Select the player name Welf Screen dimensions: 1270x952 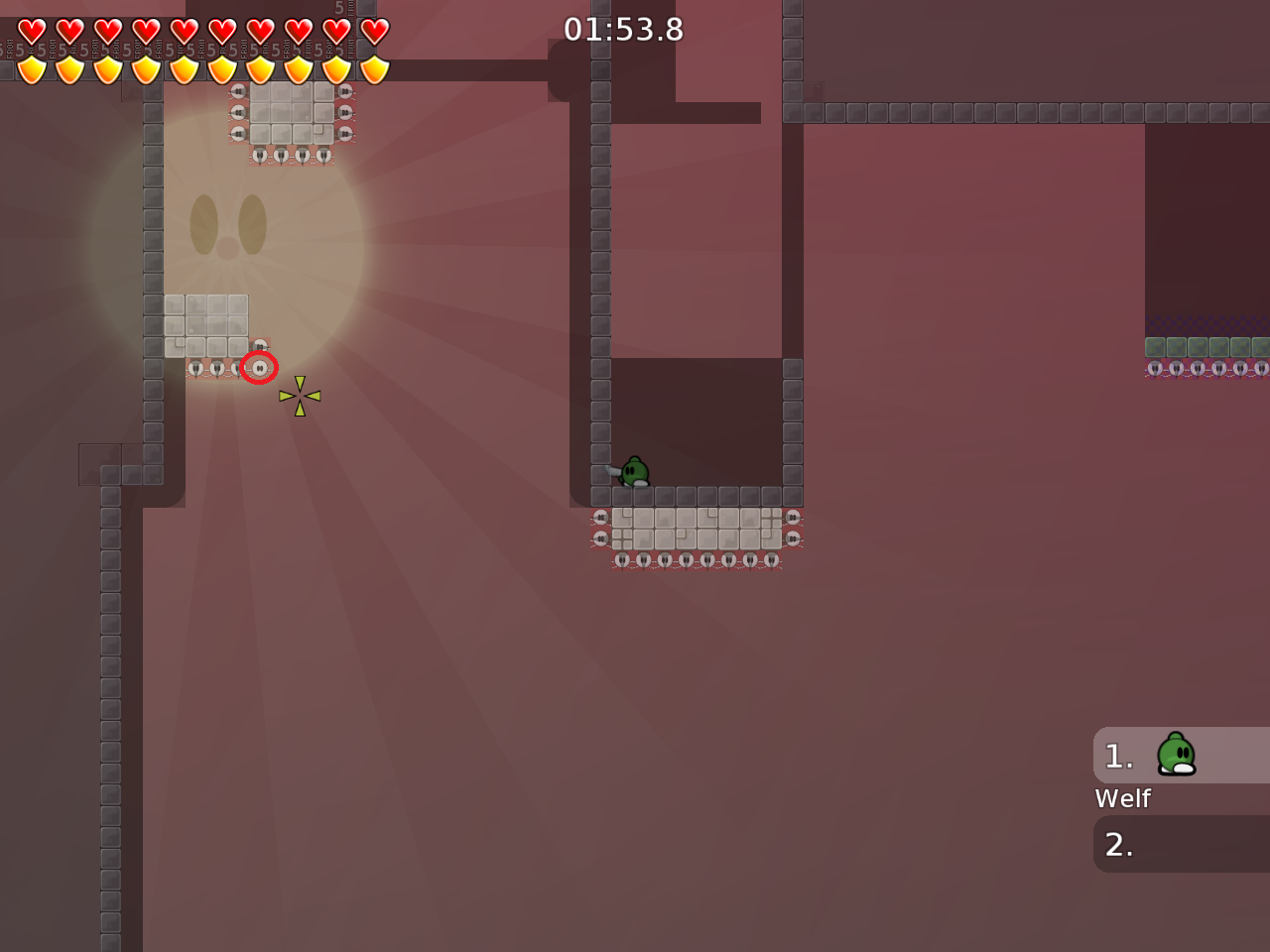[x=1122, y=797]
